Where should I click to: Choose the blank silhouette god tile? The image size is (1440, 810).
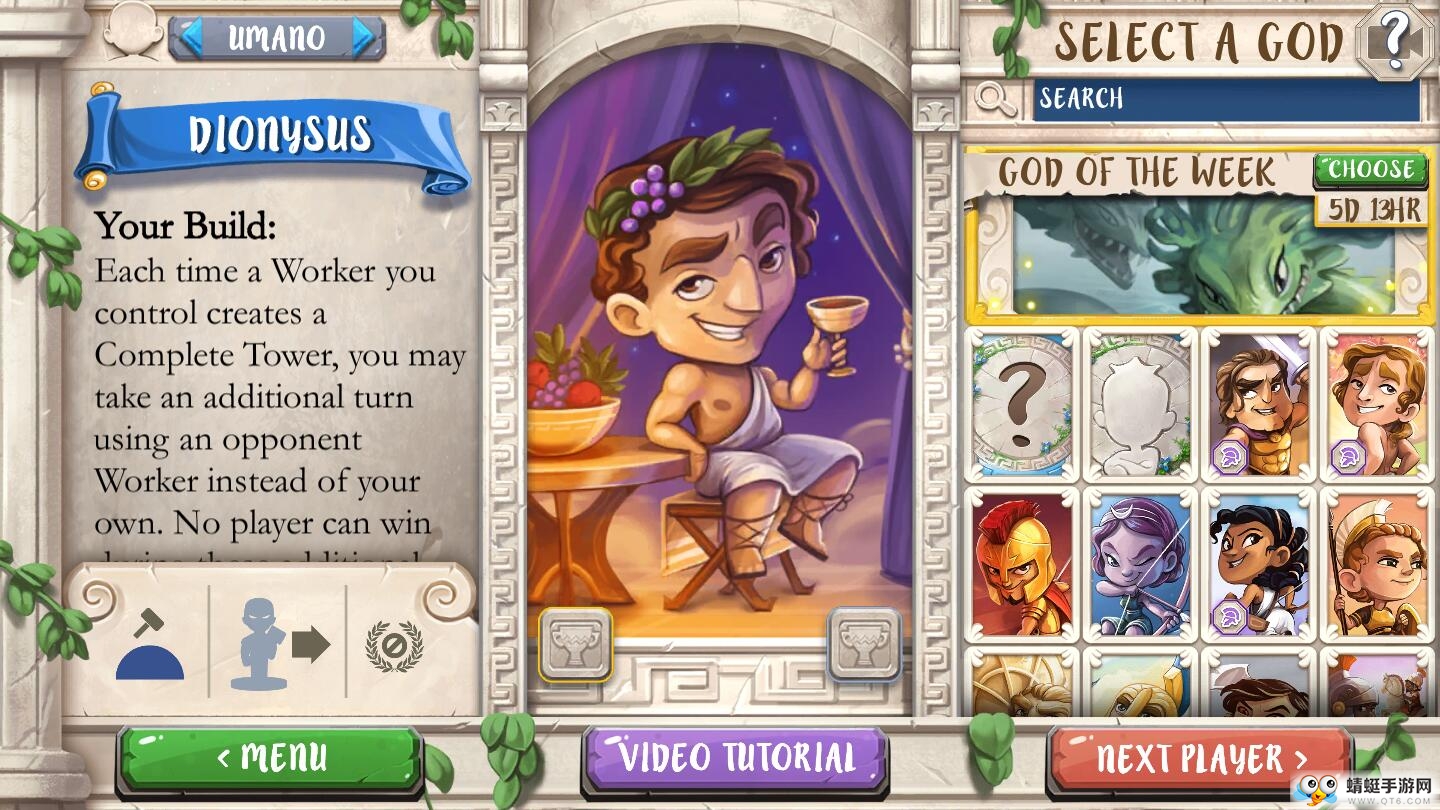(x=1140, y=404)
